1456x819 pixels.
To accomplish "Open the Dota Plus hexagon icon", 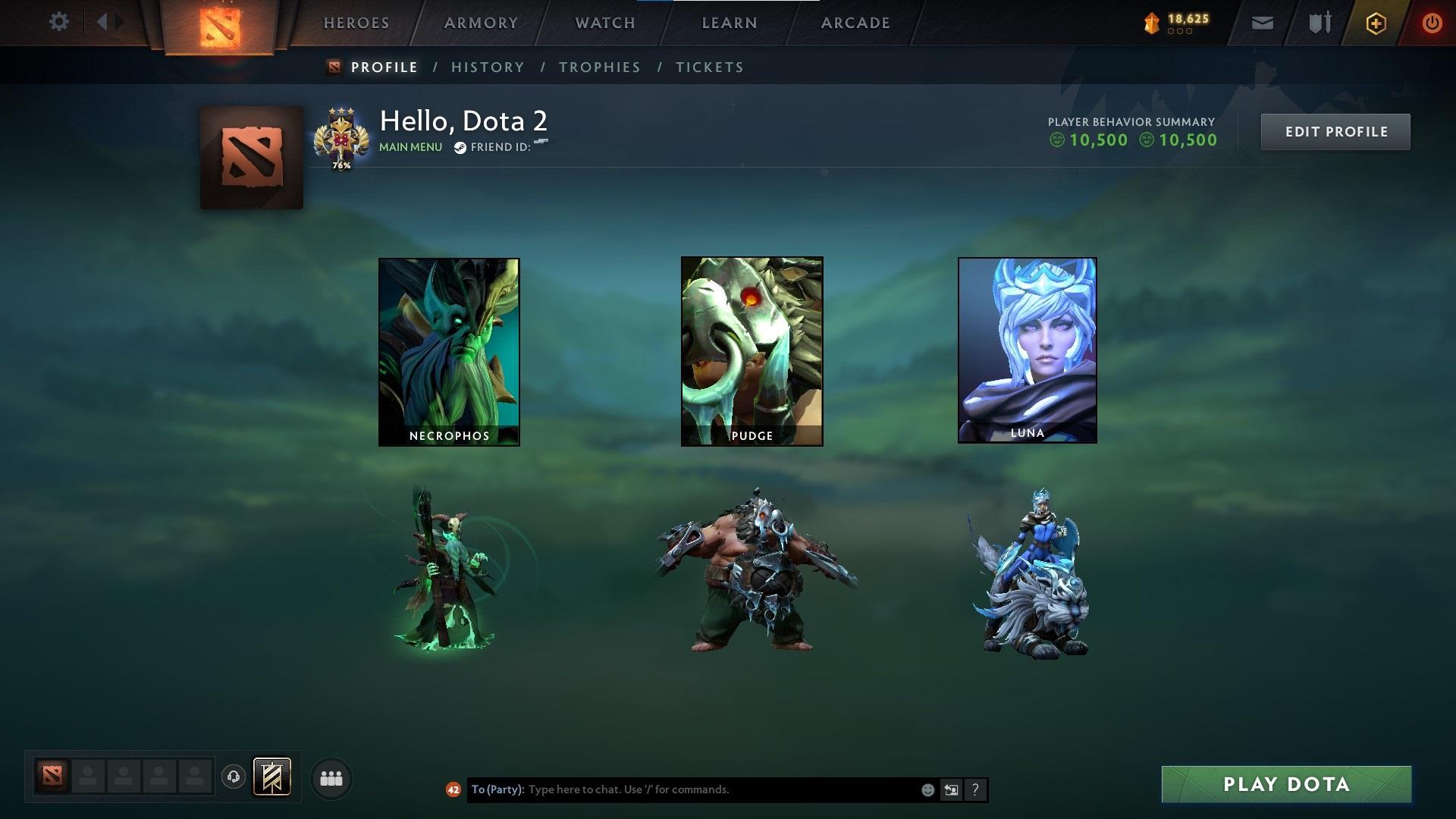I will click(x=1378, y=22).
